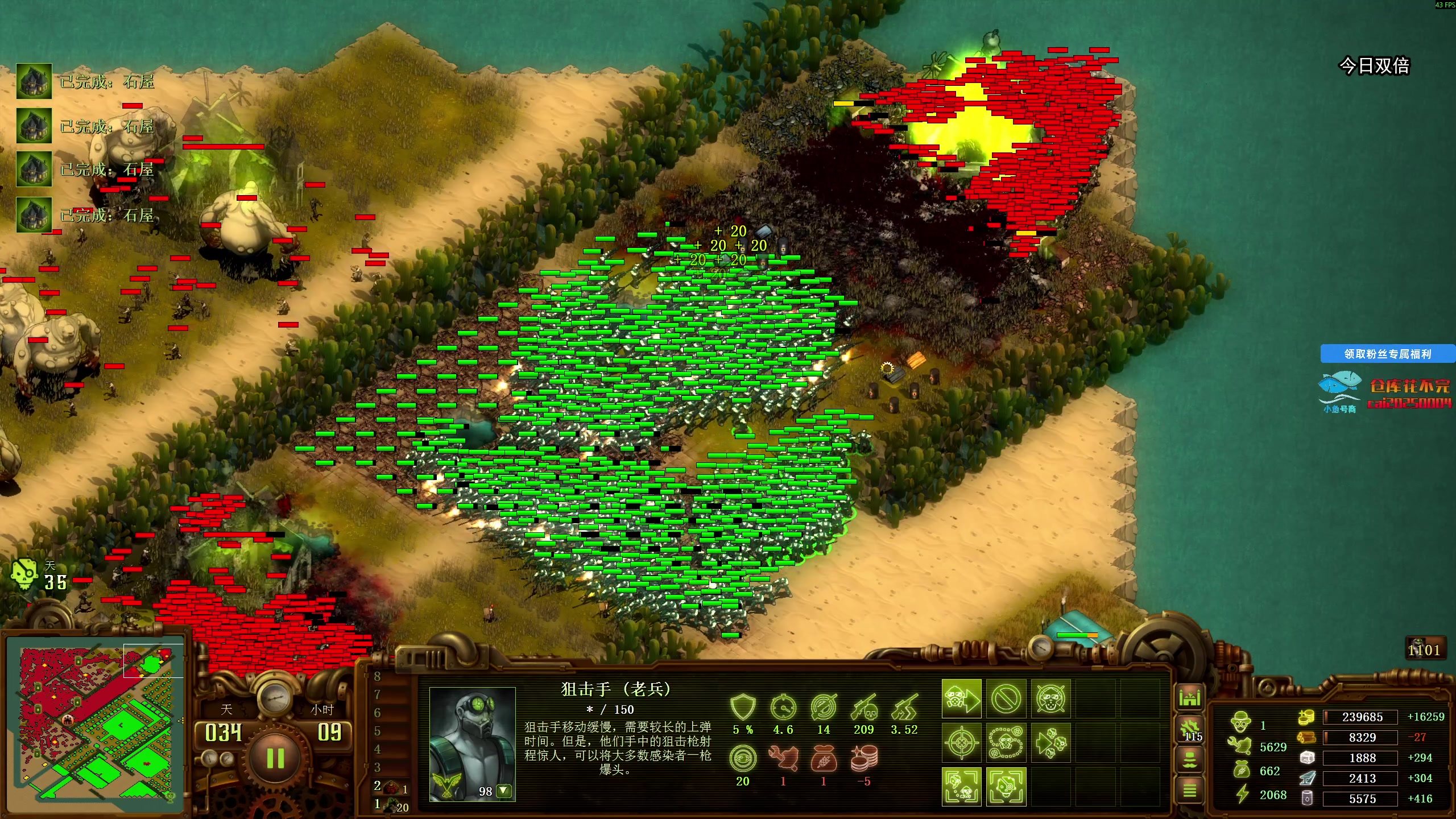
Task: Select control group 1 with 20 units
Action: coord(391,805)
